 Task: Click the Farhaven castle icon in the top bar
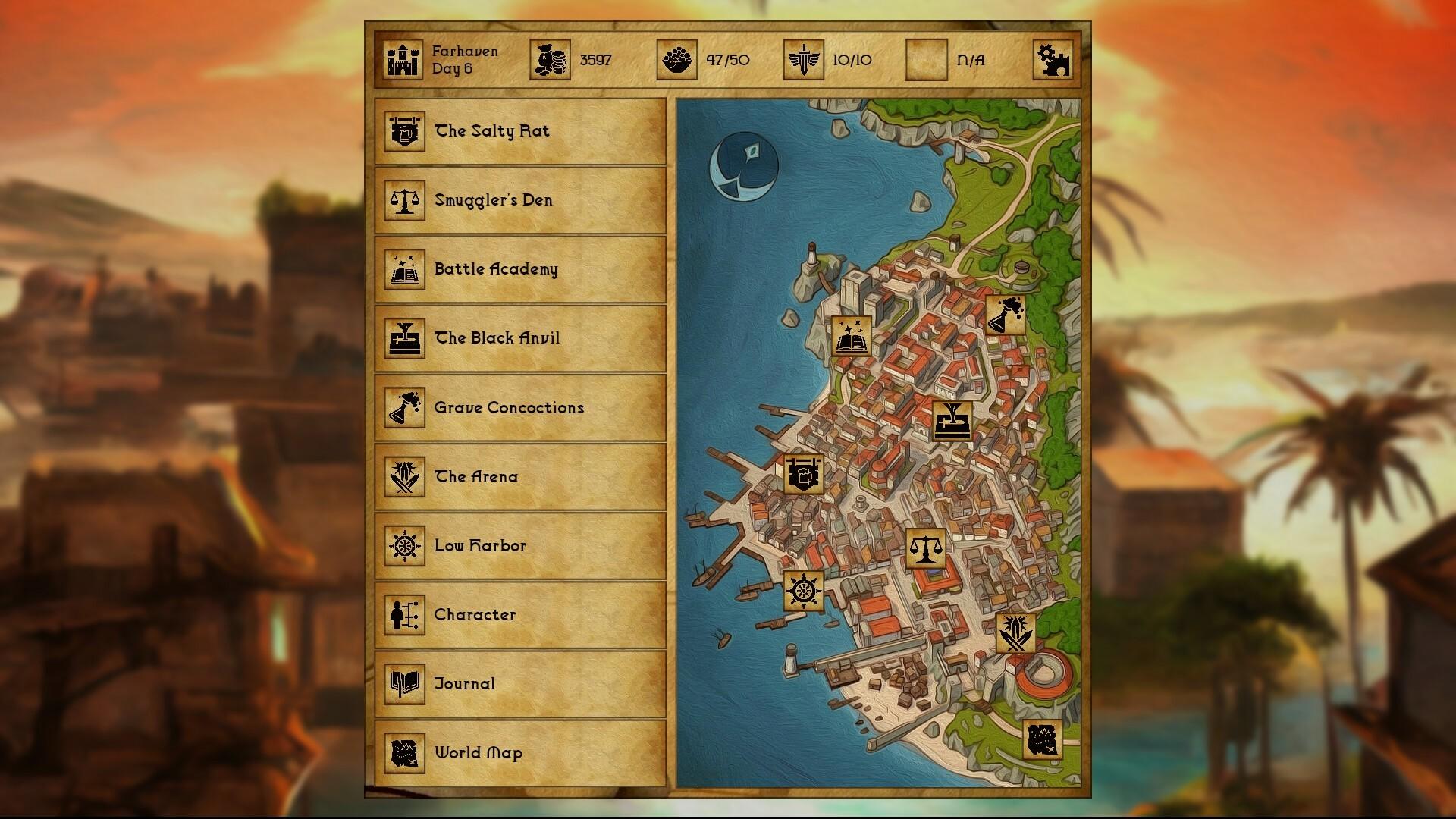coord(403,60)
